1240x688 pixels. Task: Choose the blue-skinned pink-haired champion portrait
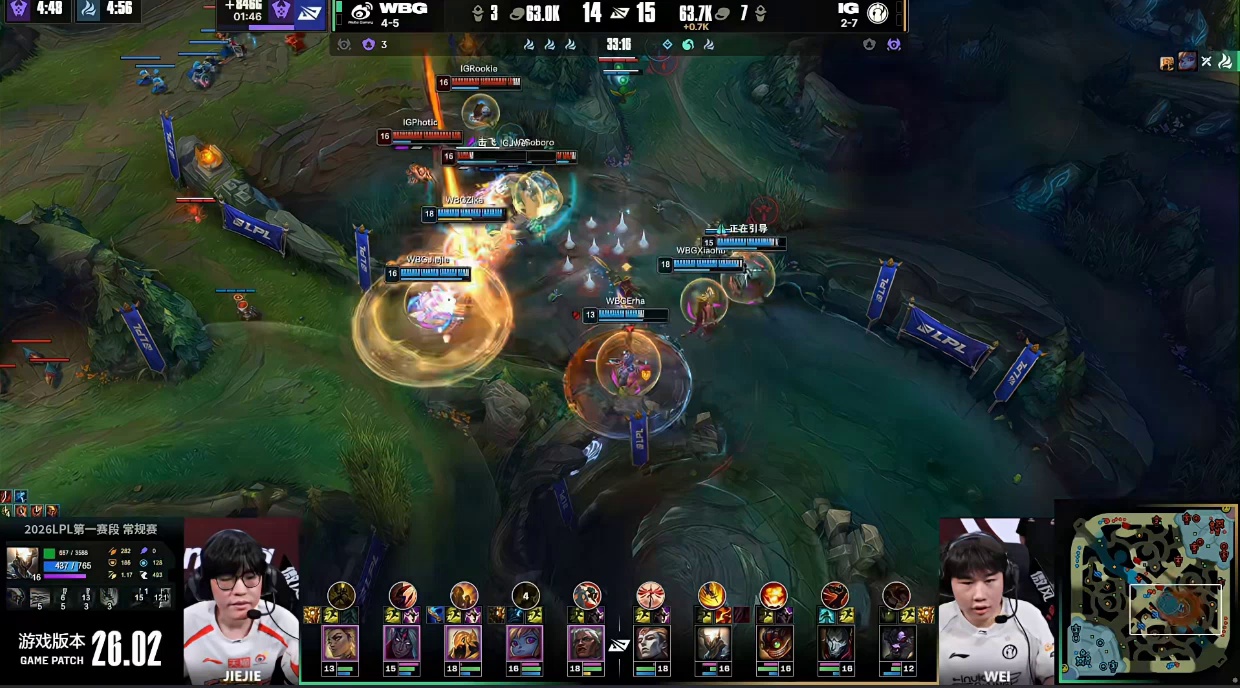[525, 643]
